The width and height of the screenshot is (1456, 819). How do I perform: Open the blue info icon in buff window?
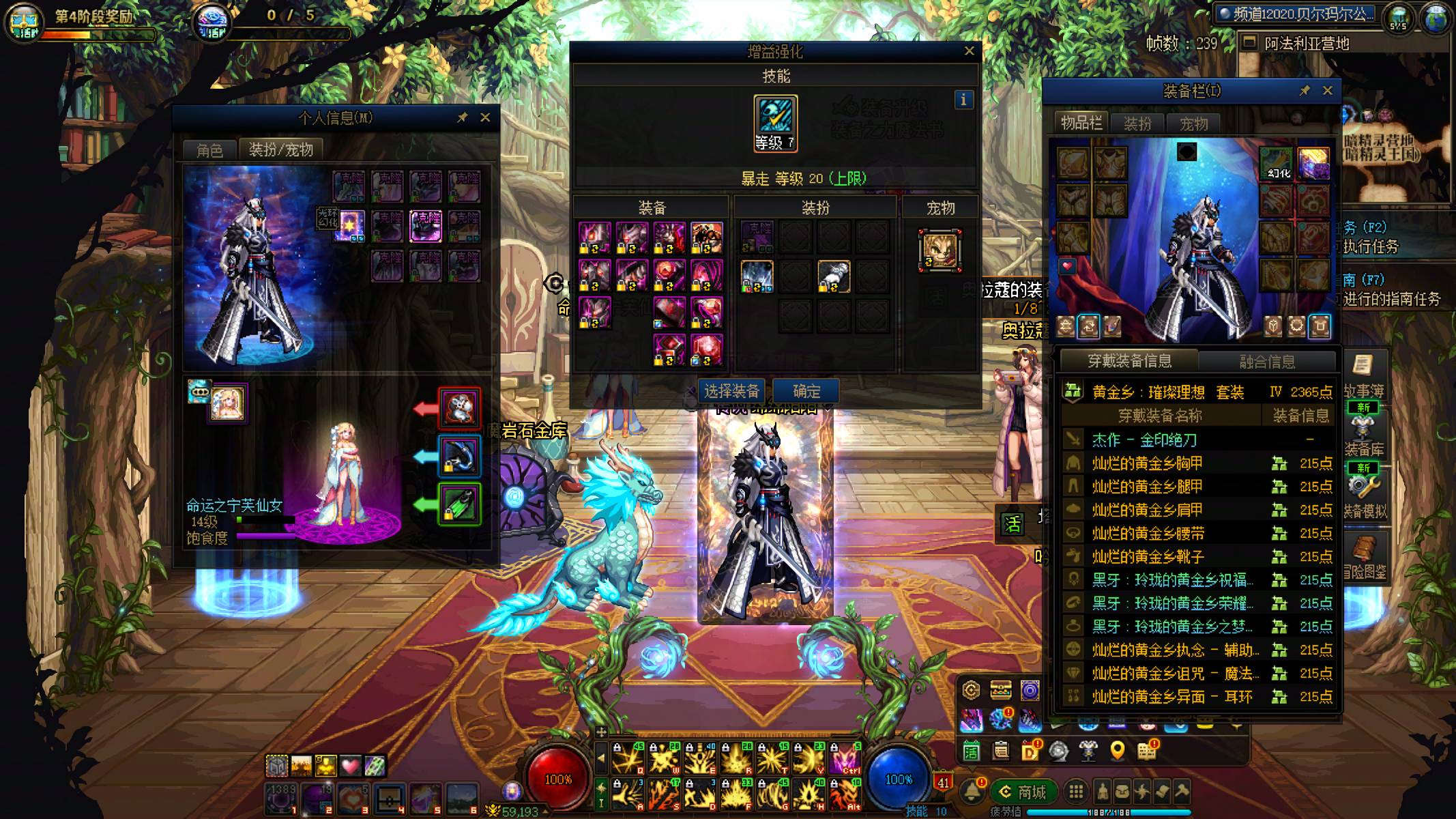click(963, 100)
